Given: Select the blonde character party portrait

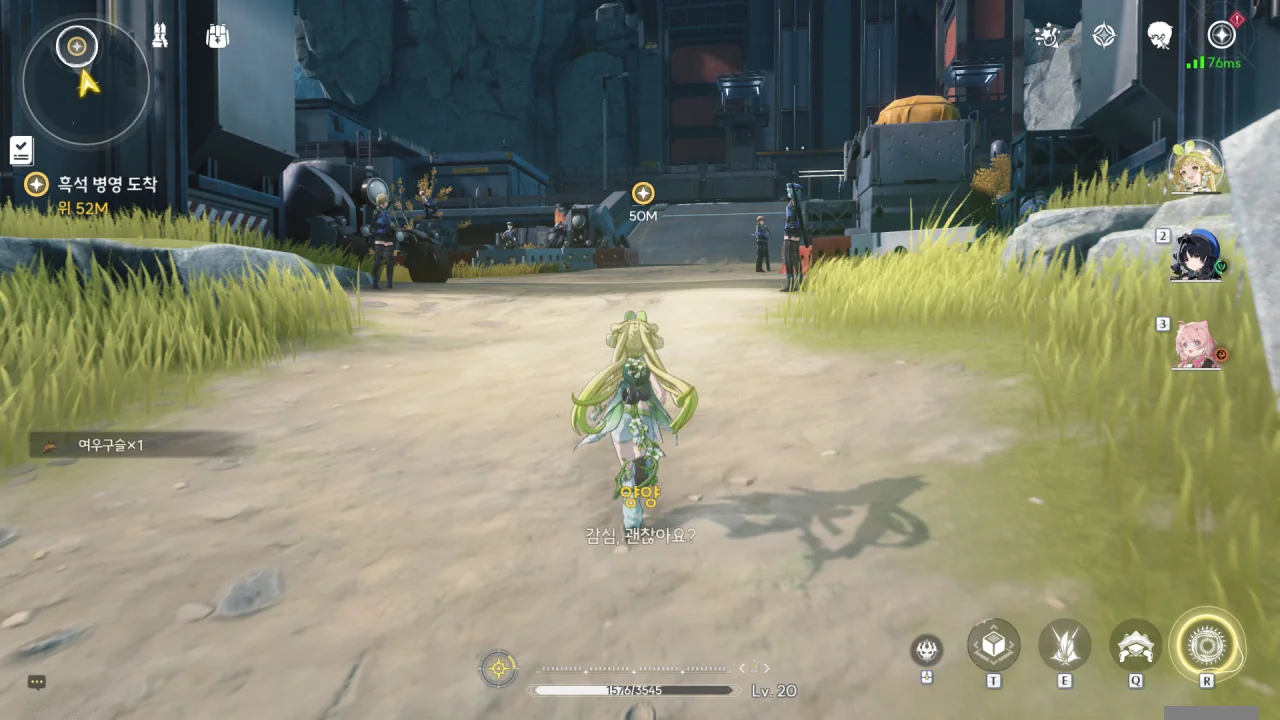Looking at the screenshot, I should 1195,167.
